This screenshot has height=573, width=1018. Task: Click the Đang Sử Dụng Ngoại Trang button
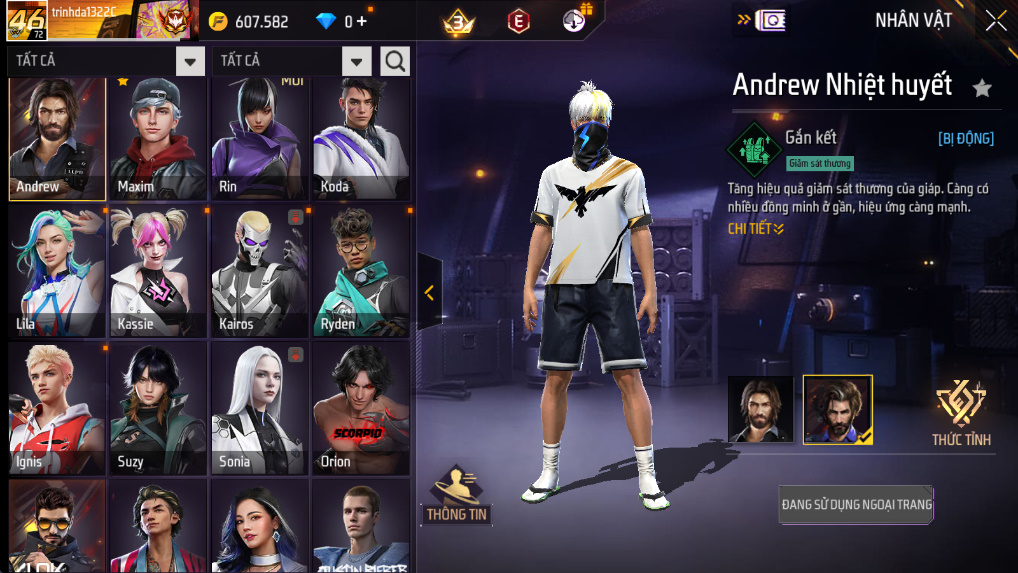856,505
